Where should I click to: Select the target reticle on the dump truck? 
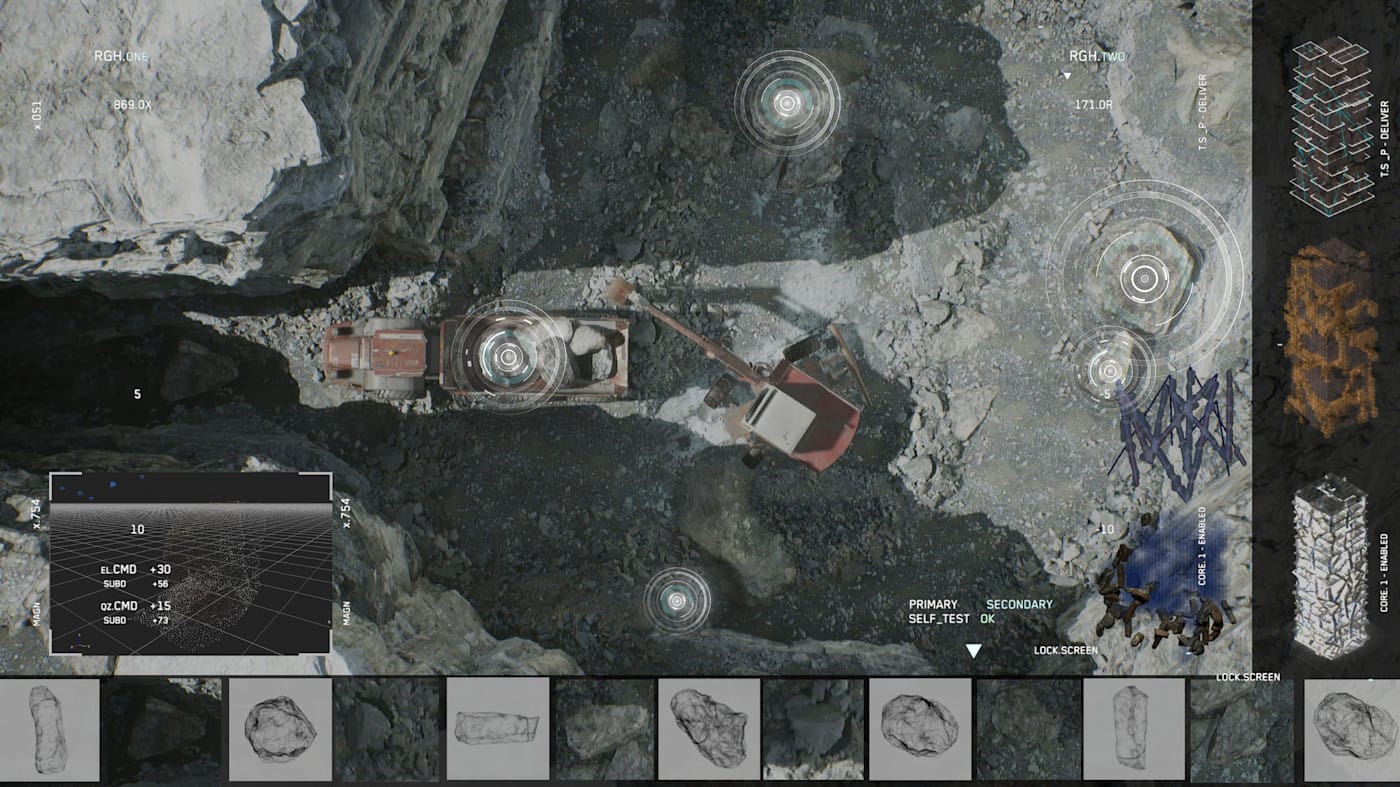(x=508, y=356)
